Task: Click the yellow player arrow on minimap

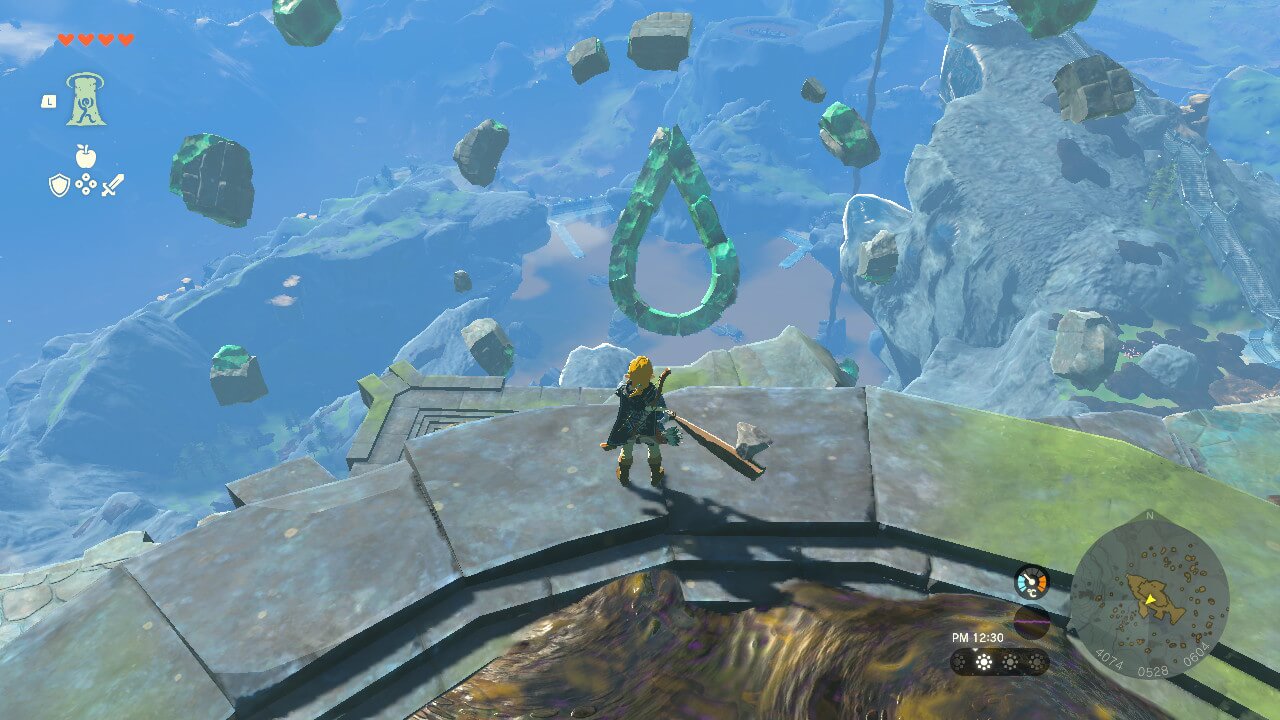Action: (1152, 599)
